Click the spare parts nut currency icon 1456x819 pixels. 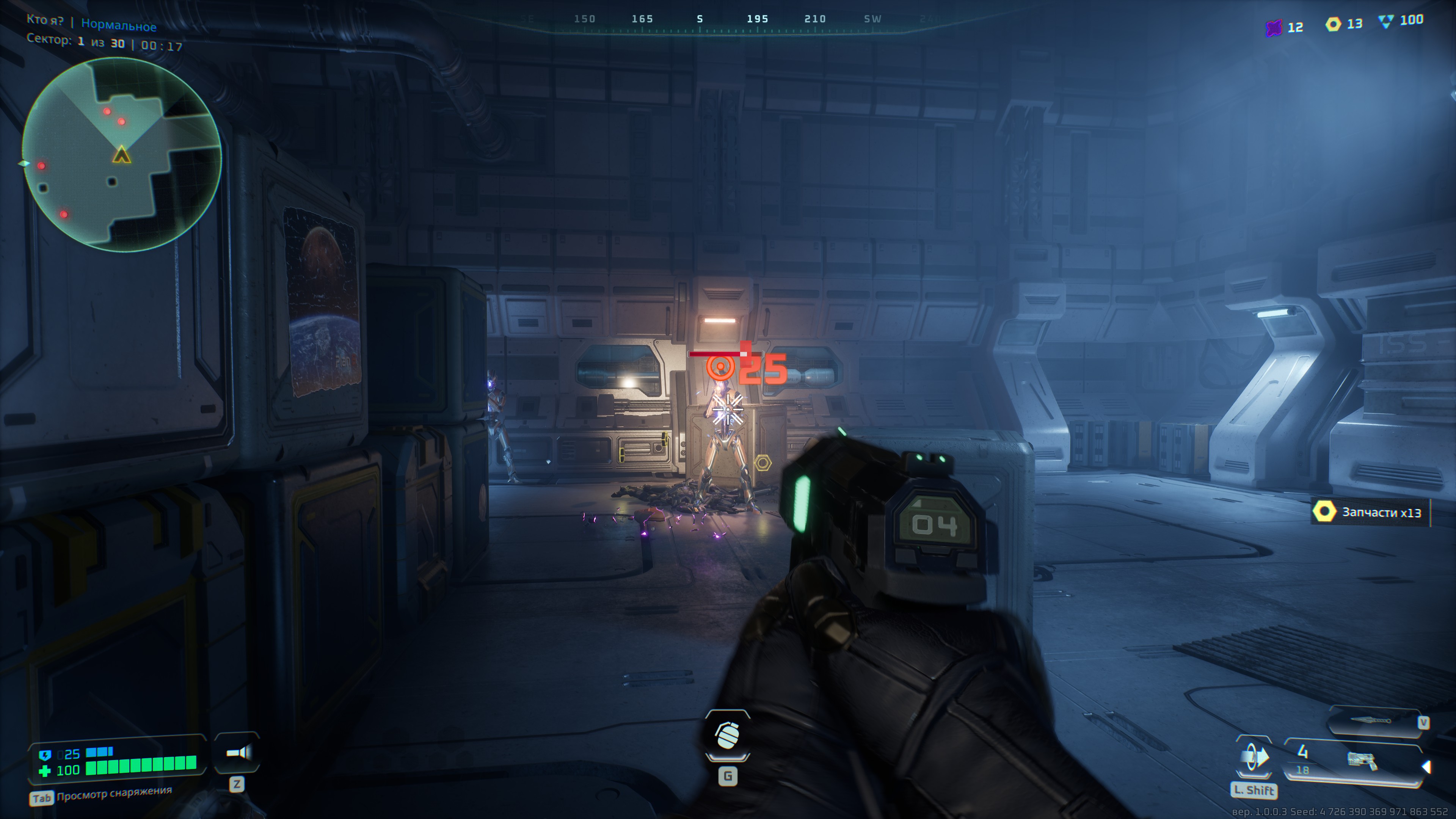(x=1333, y=24)
